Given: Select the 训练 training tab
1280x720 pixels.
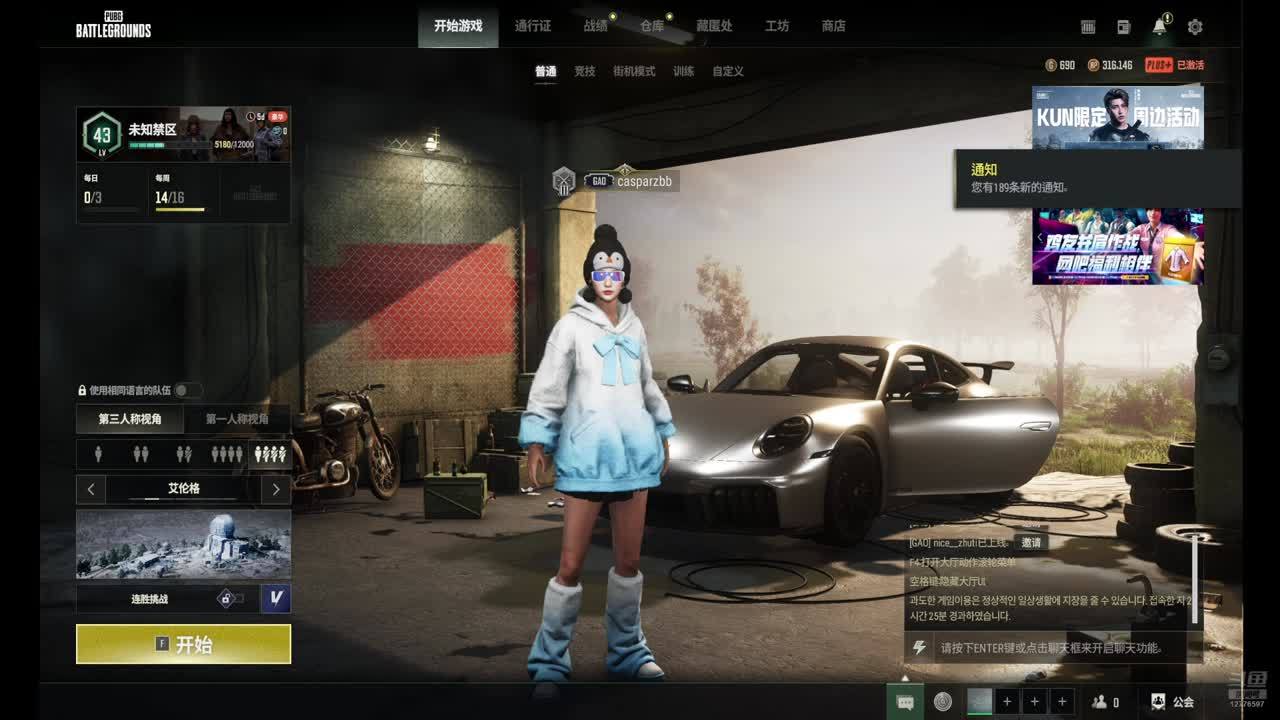Looking at the screenshot, I should coord(684,71).
